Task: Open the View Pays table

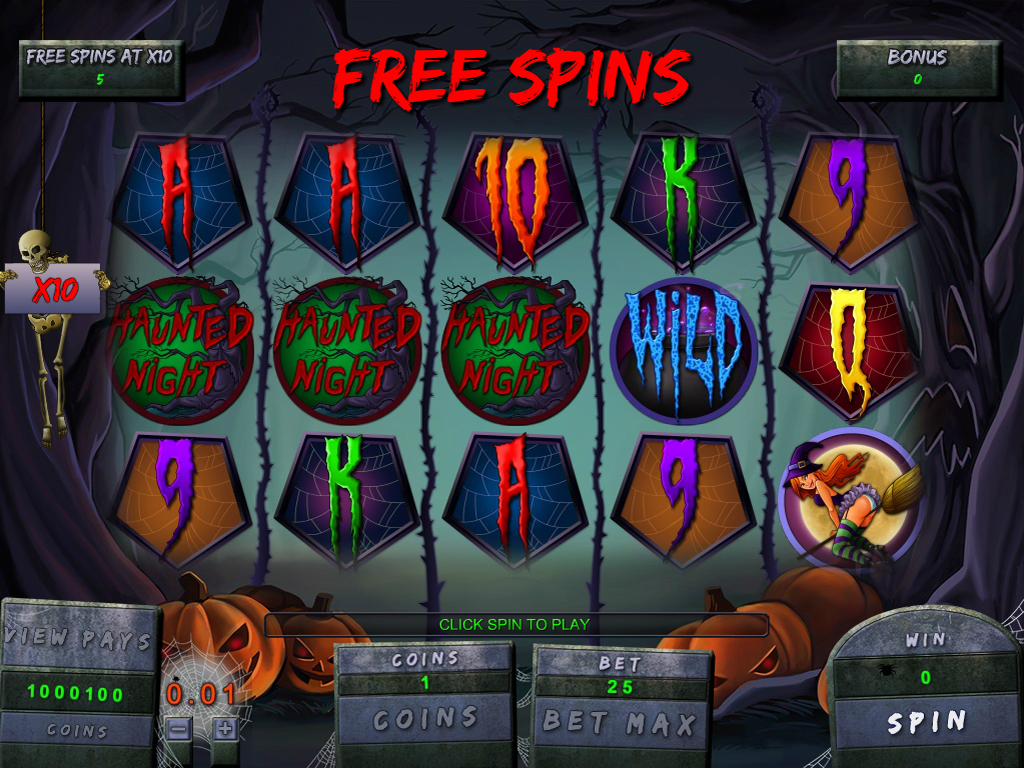Action: (78, 639)
